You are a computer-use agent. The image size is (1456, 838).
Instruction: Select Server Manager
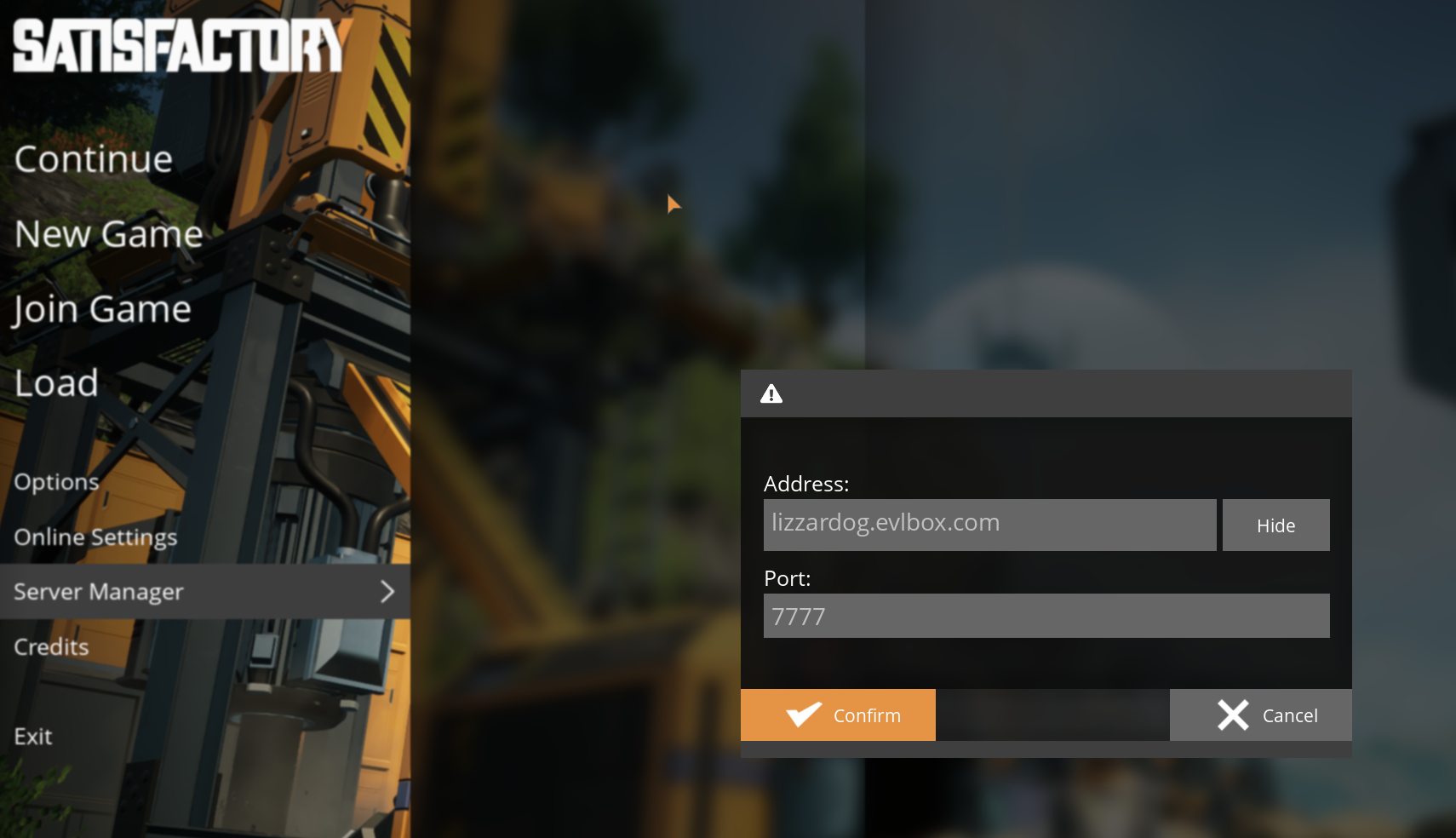tap(99, 591)
